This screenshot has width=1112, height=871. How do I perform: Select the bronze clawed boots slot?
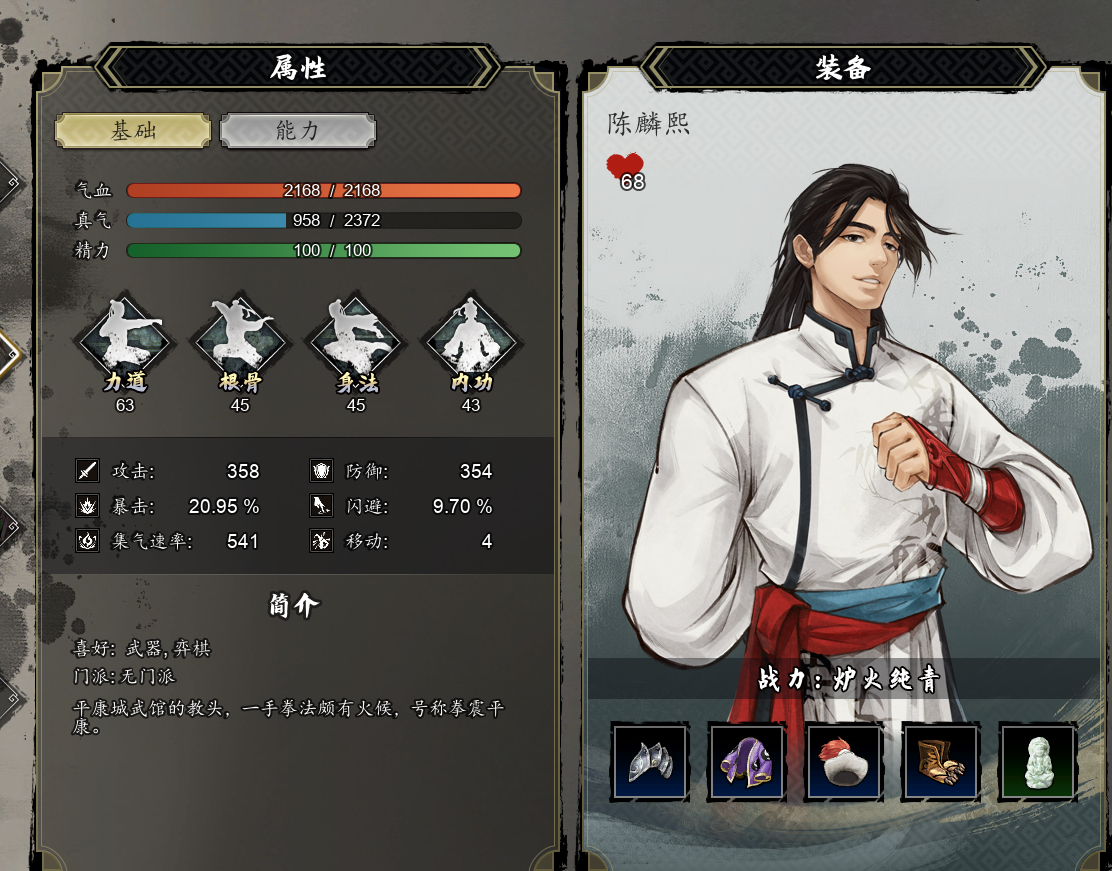pyautogui.click(x=941, y=762)
